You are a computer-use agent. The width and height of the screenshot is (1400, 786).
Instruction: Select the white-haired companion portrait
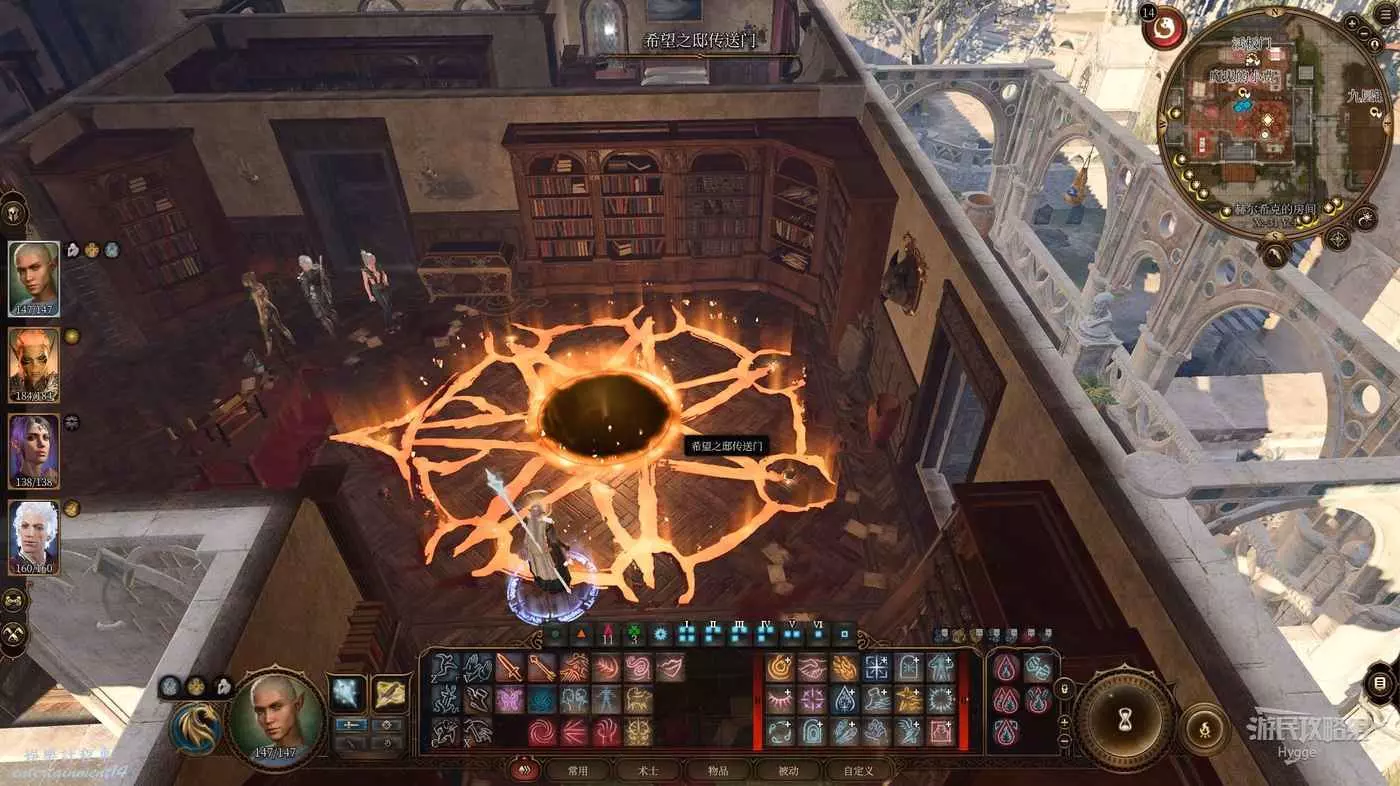tap(34, 537)
